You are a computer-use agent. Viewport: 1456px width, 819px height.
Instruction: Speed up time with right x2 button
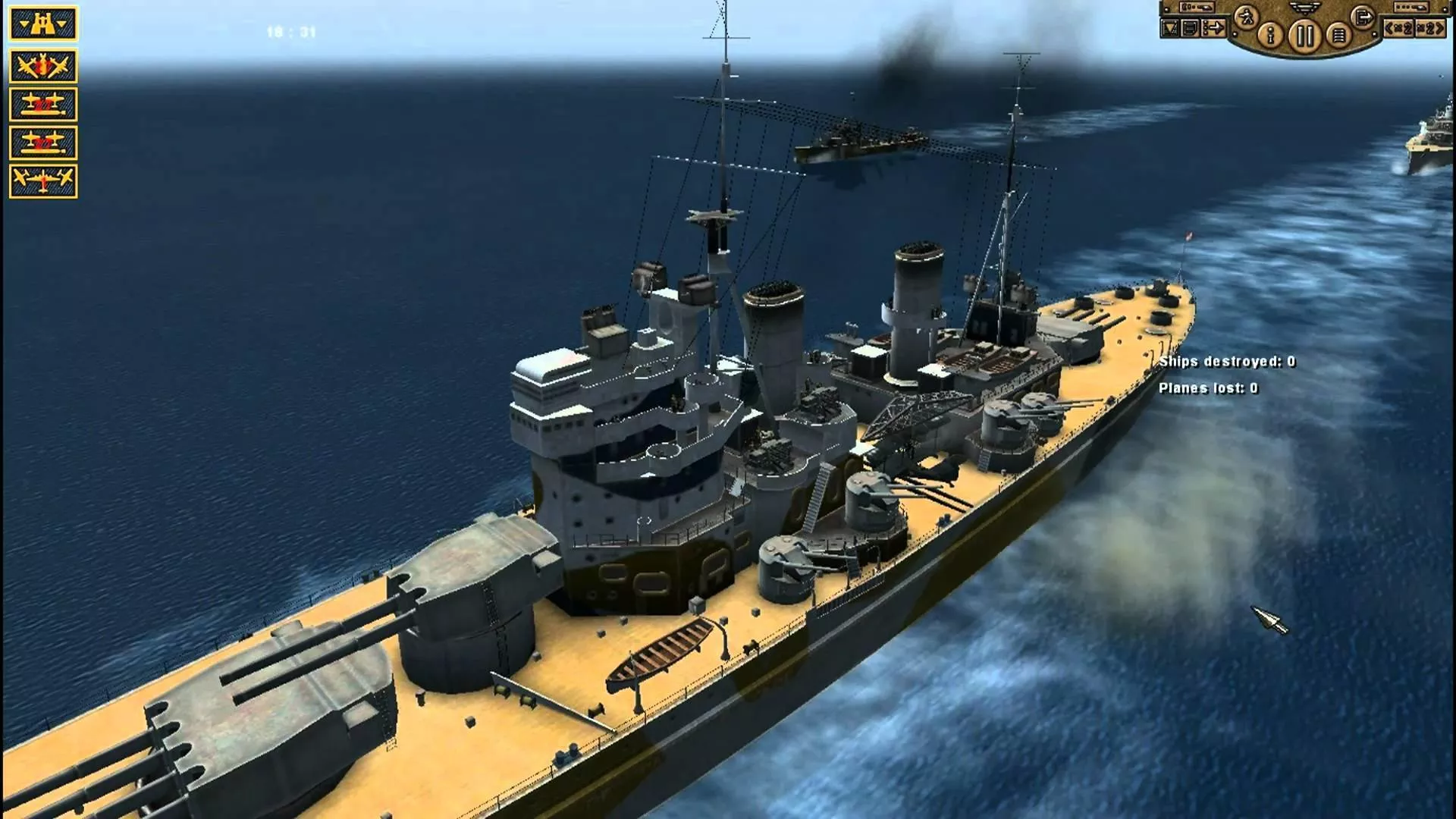(1429, 29)
